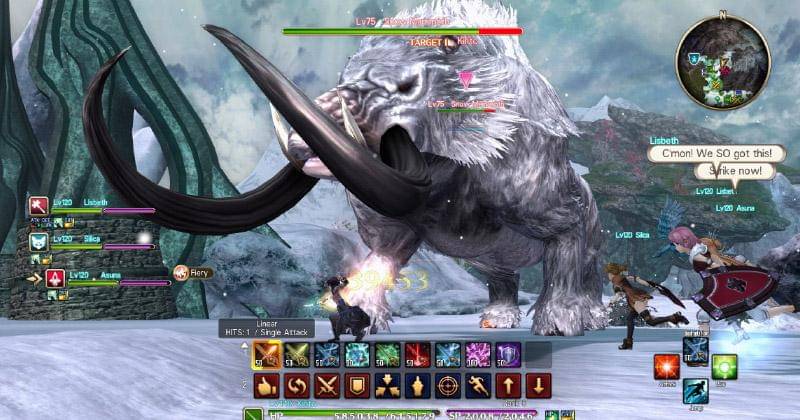This screenshot has height=420, width=800.
Task: Use the red burst action icon
Action: [667, 366]
